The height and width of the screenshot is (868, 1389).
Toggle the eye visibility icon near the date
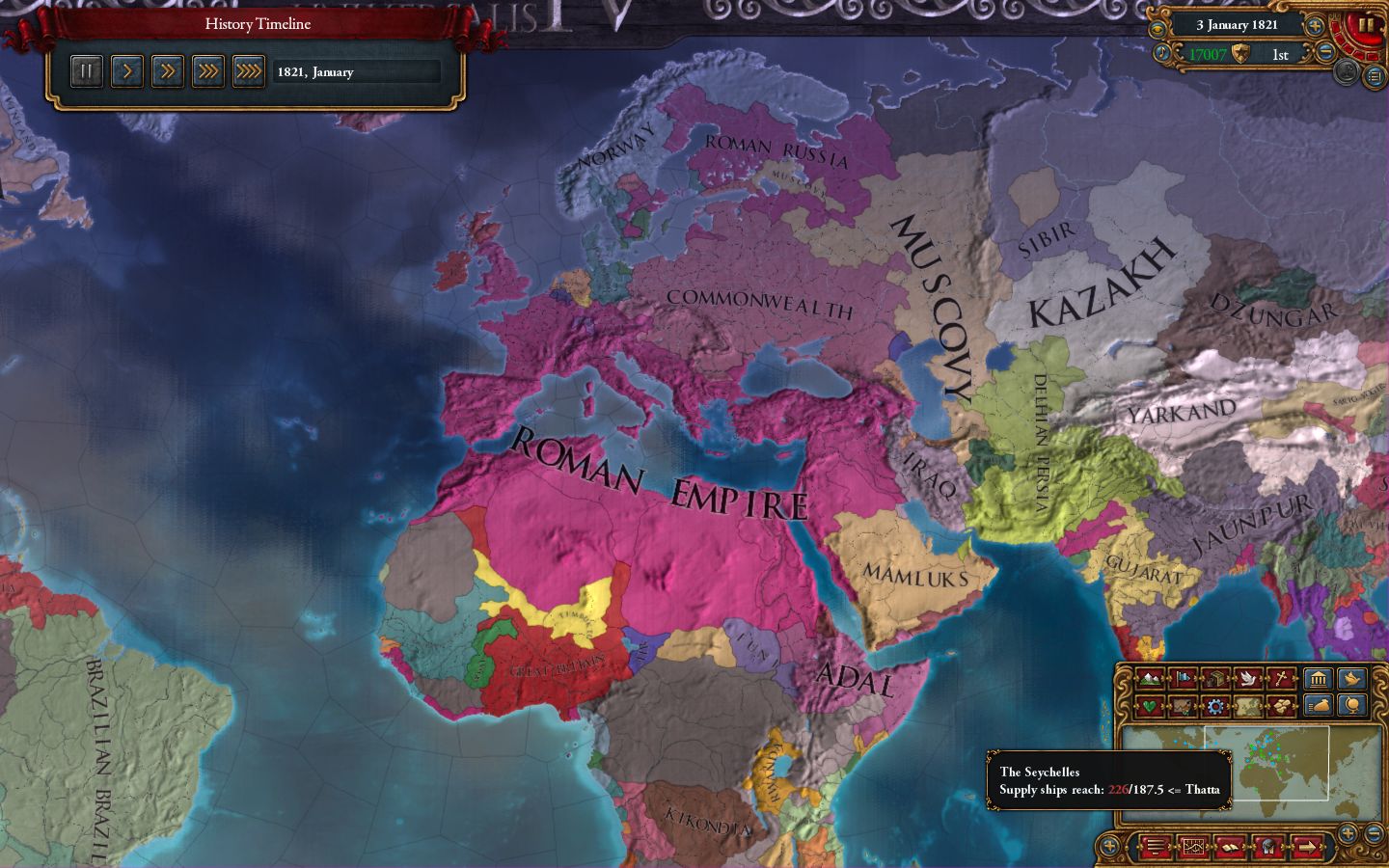point(1157,27)
